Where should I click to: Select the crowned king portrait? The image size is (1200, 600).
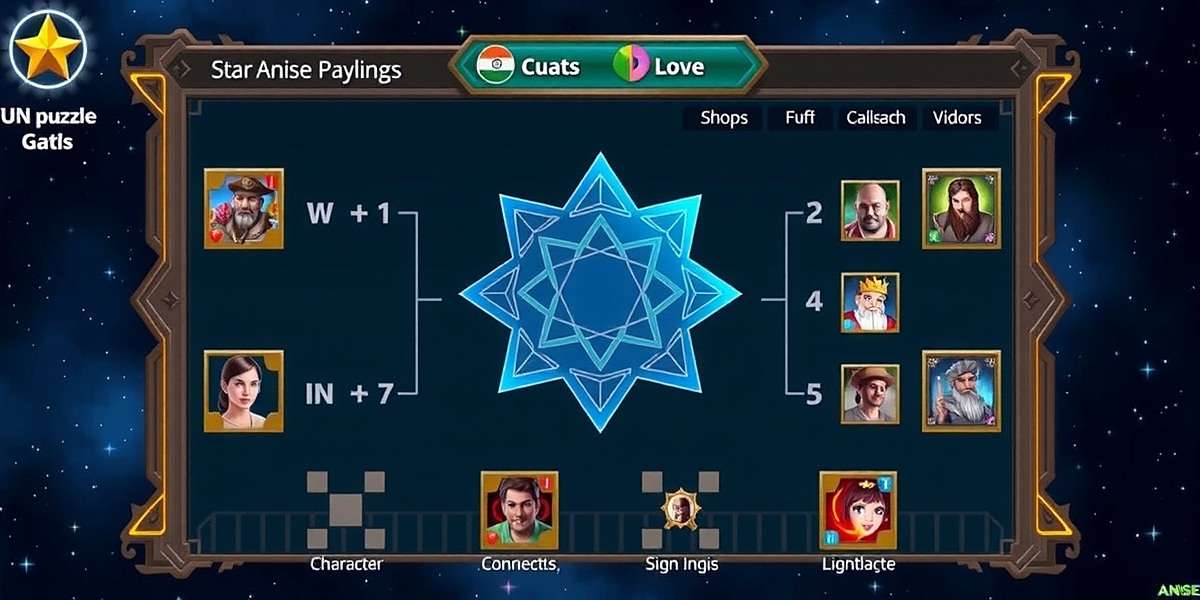point(869,302)
